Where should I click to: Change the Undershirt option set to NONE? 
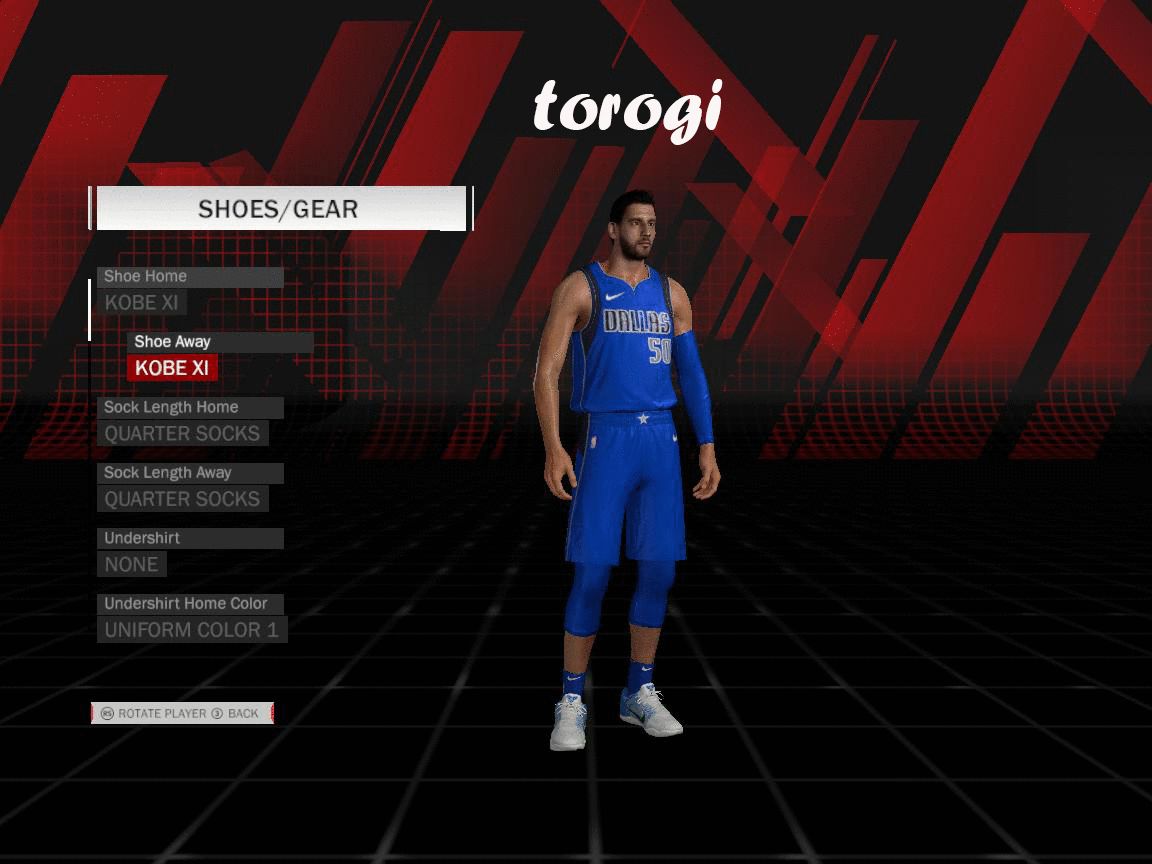[x=131, y=564]
